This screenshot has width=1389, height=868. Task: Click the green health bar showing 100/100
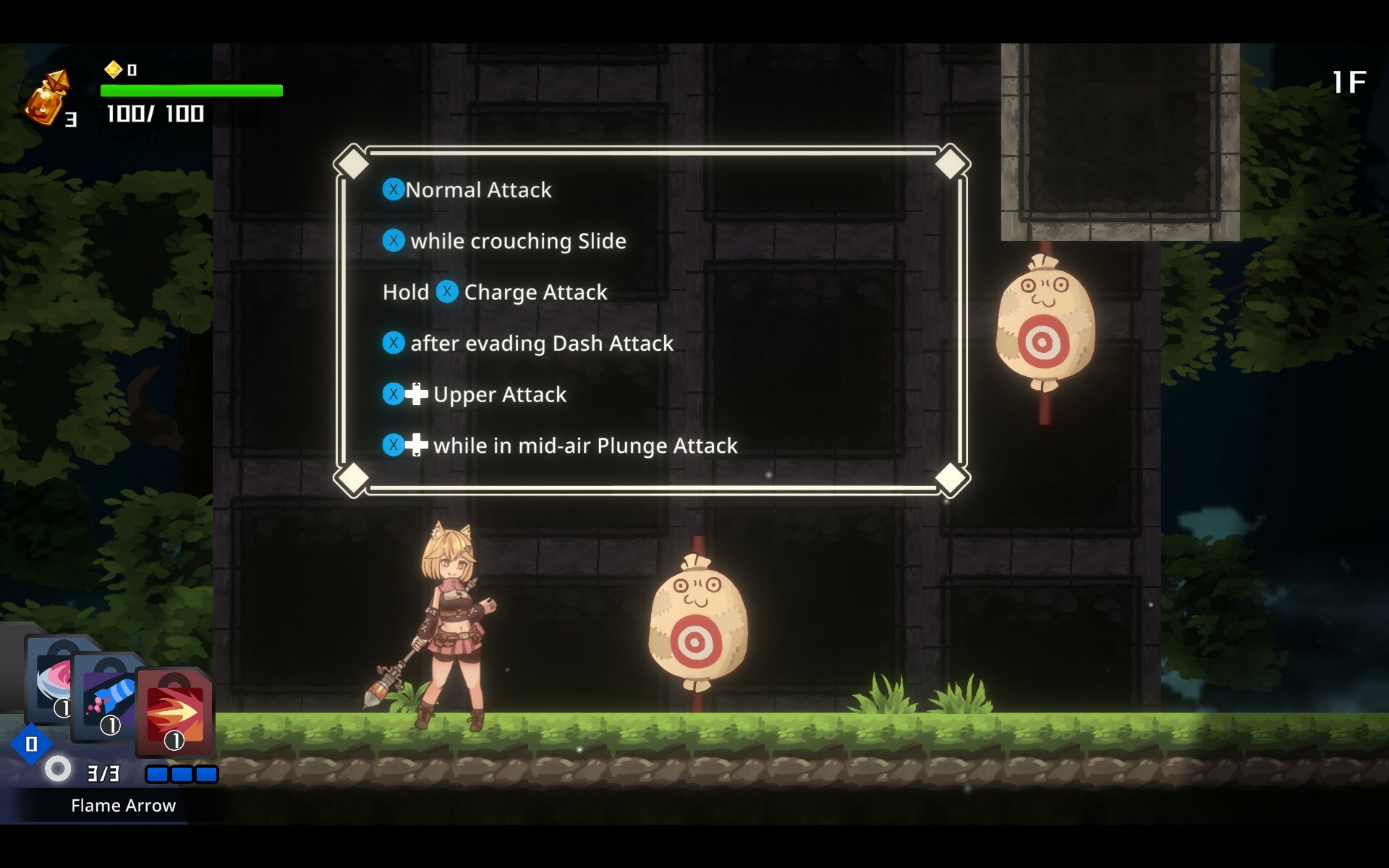pyautogui.click(x=192, y=90)
